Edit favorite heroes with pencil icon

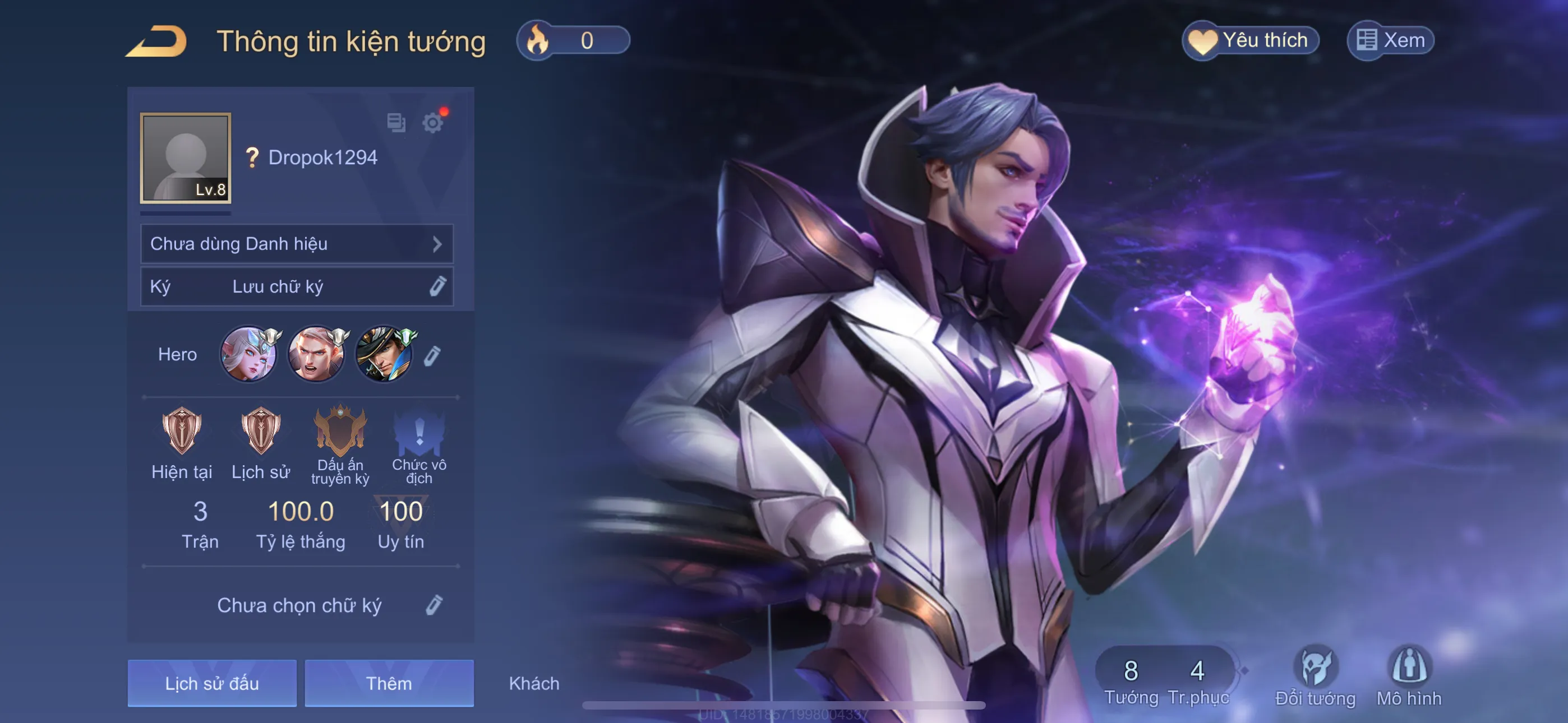coord(432,355)
